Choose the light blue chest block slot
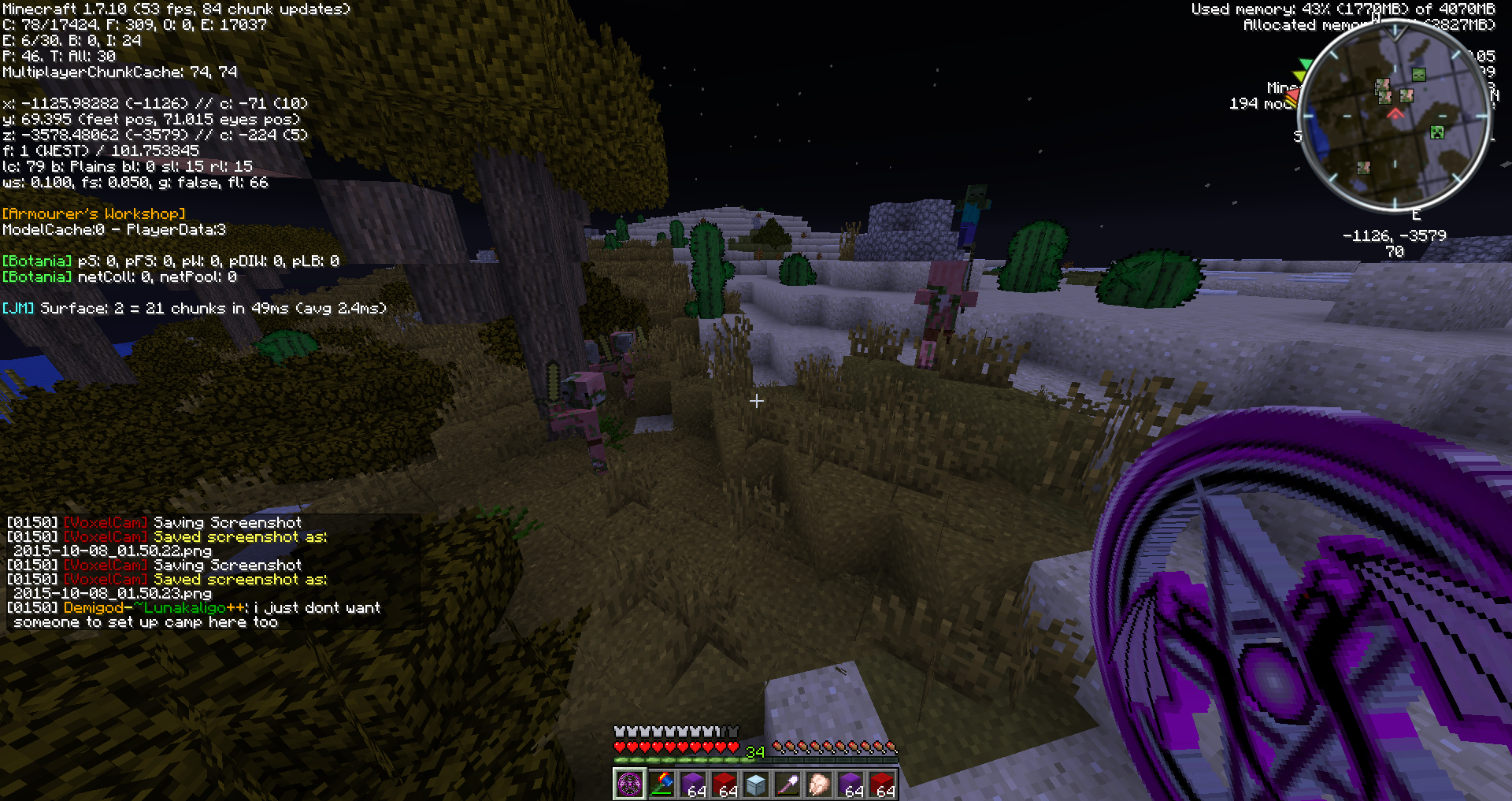1512x801 pixels. pyautogui.click(x=756, y=784)
